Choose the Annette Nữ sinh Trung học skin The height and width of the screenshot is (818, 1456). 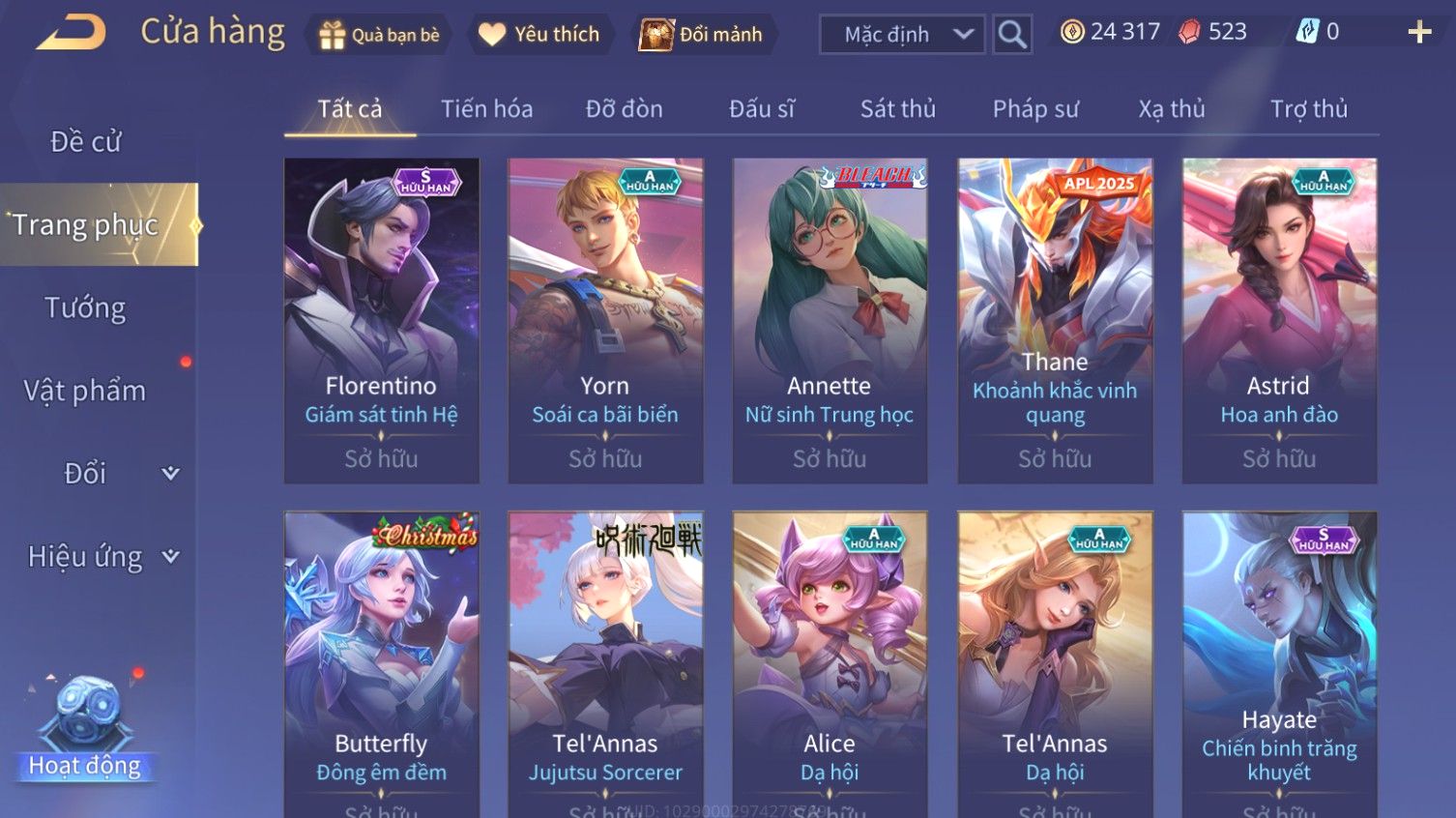coord(830,320)
